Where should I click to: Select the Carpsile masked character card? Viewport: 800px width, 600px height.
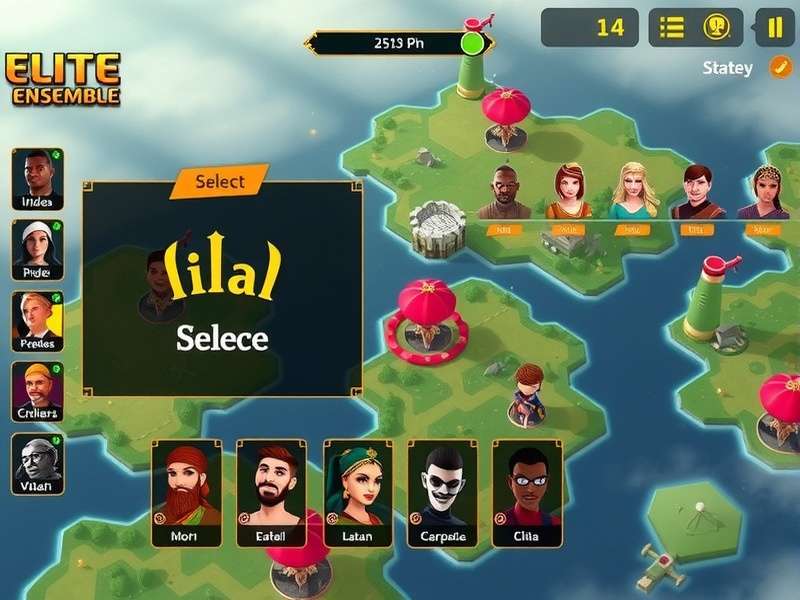pos(442,493)
